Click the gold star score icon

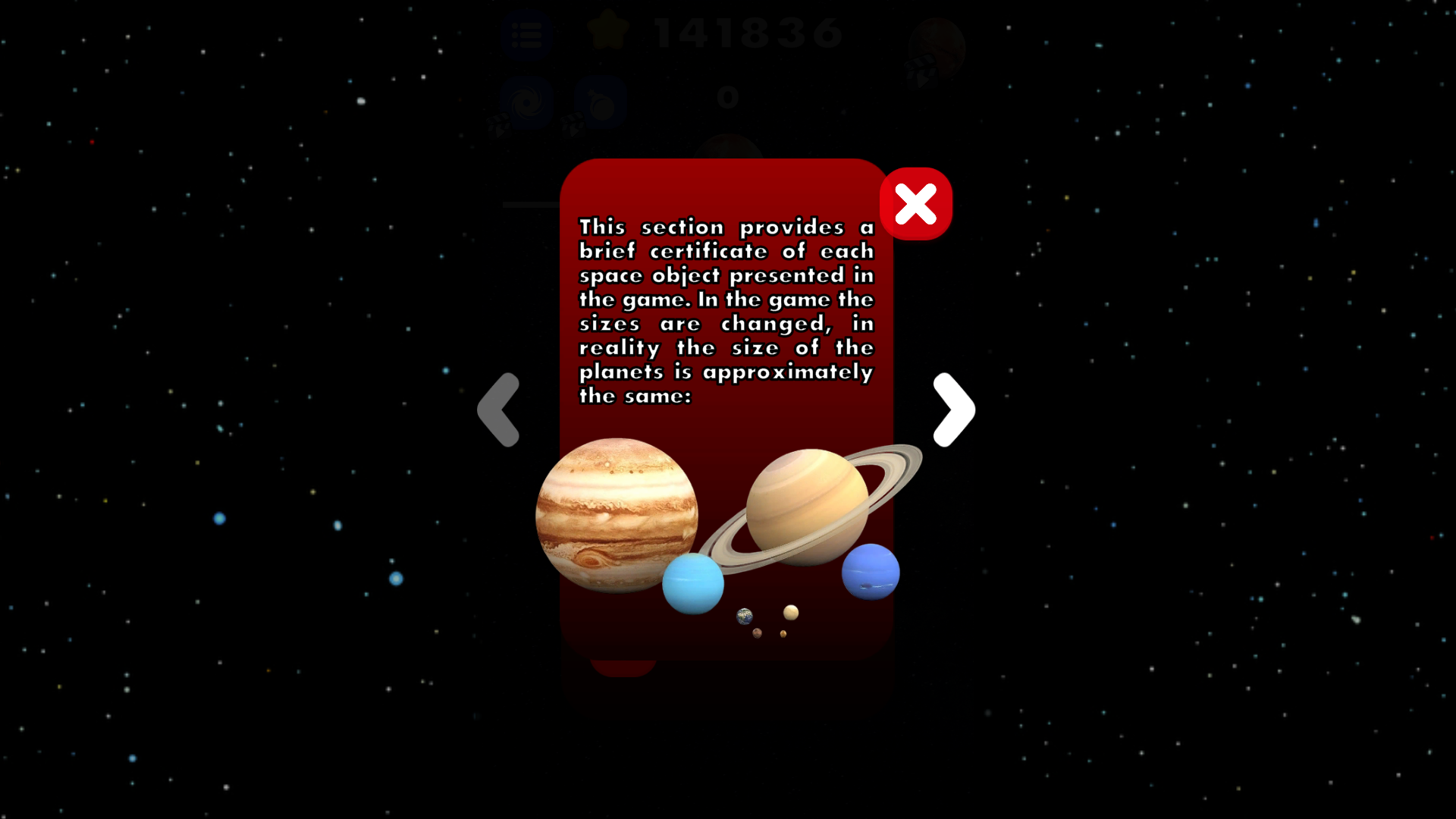pyautogui.click(x=607, y=30)
